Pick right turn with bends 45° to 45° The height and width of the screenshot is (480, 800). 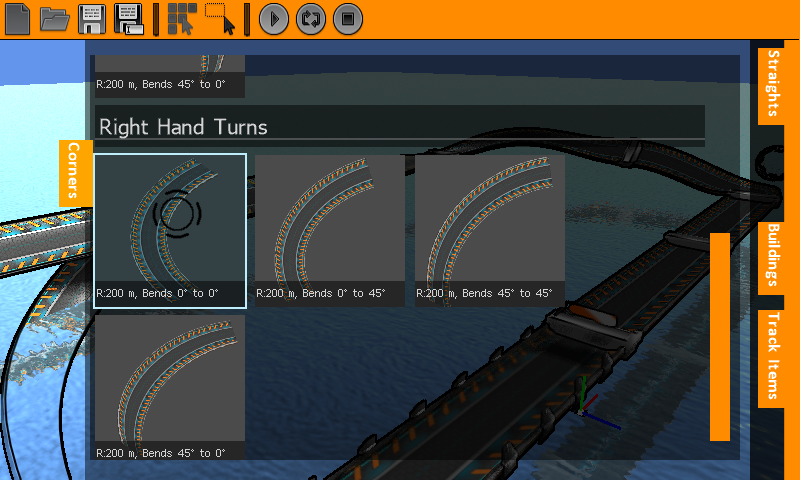click(490, 230)
